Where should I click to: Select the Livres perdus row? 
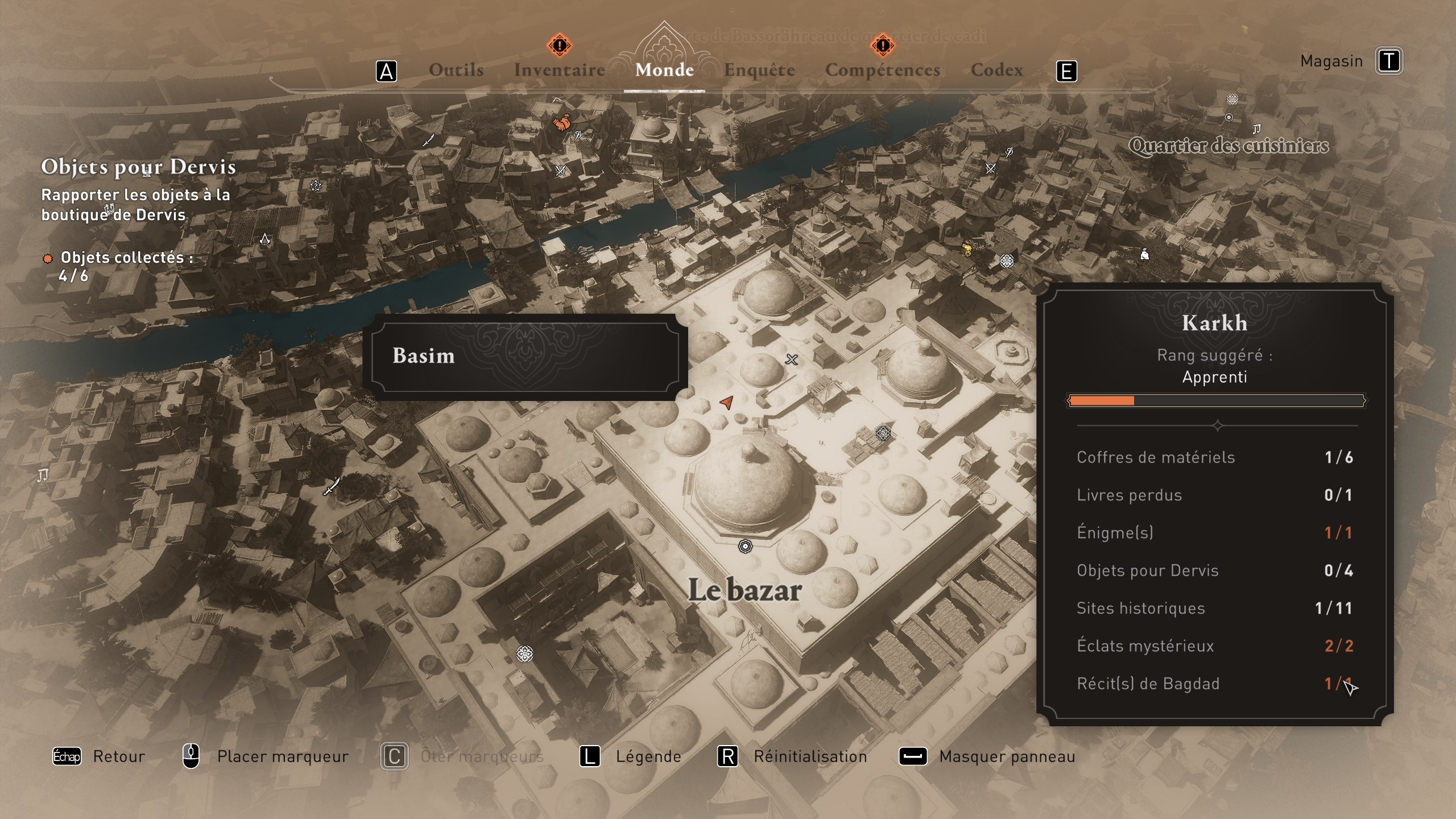[x=1214, y=495]
